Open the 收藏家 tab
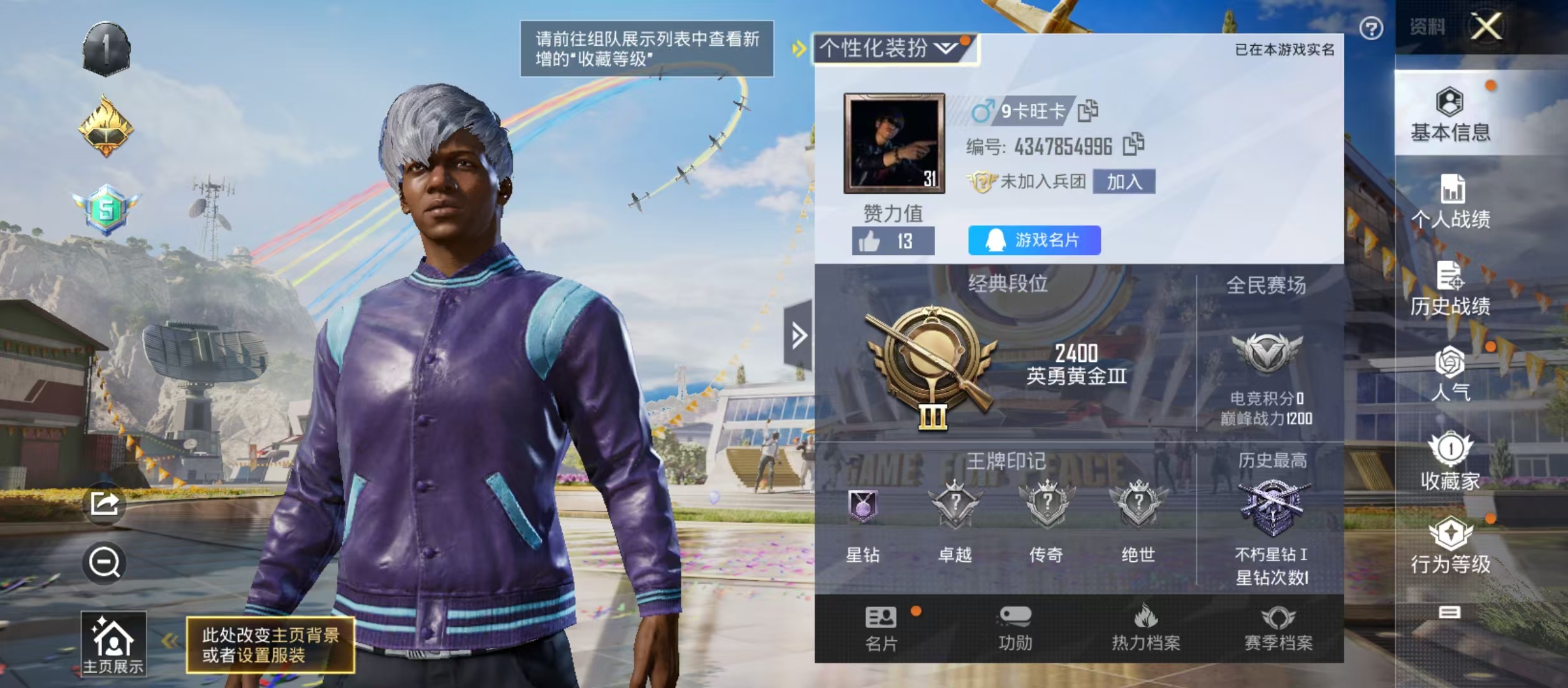 click(x=1450, y=461)
